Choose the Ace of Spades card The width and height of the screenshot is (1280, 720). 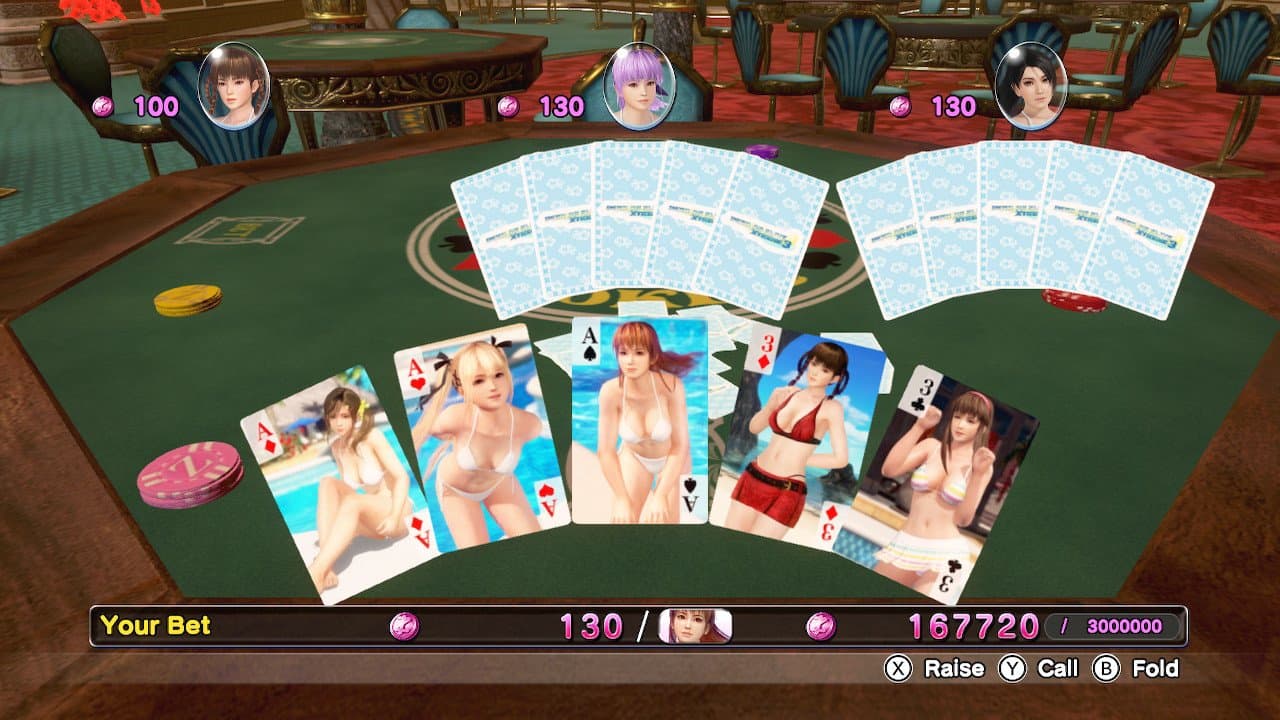639,420
